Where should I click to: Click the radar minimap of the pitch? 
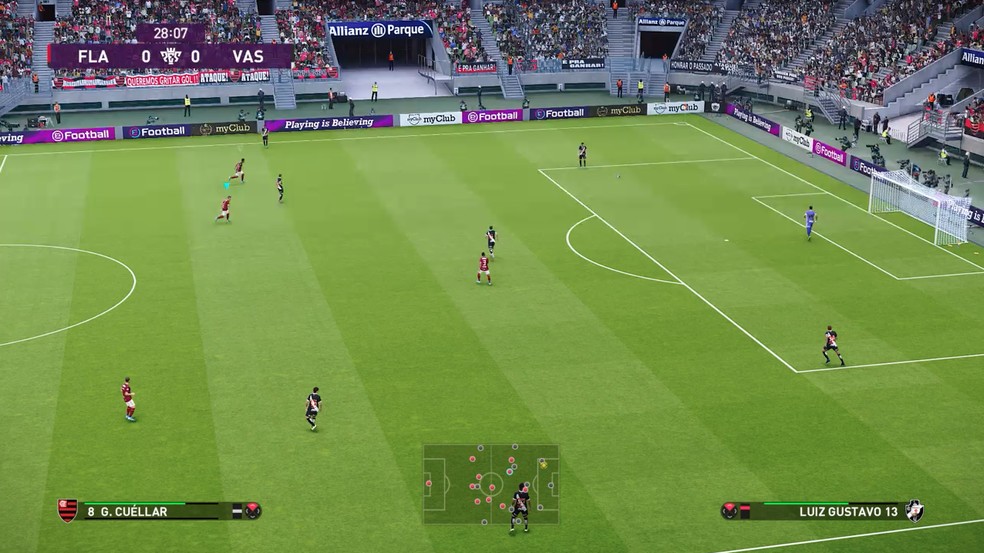pos(490,484)
